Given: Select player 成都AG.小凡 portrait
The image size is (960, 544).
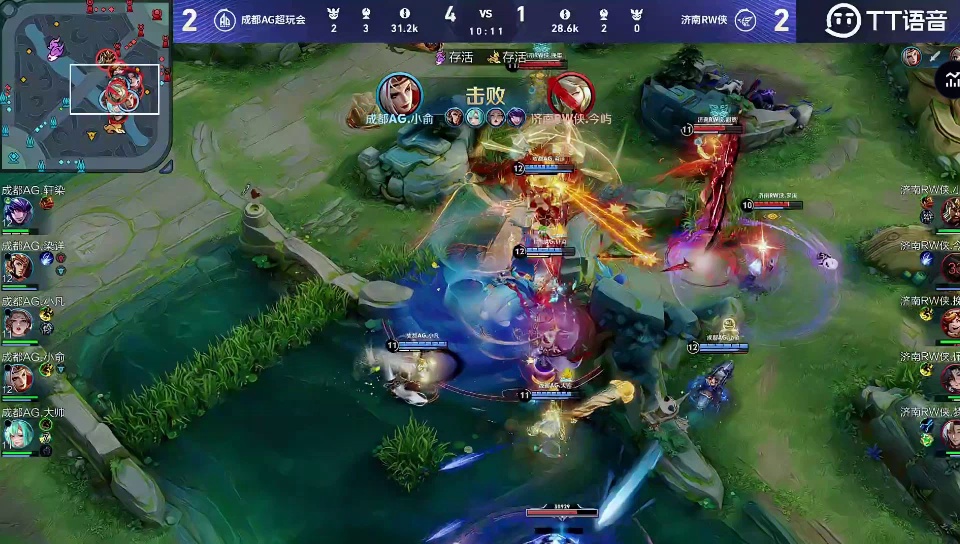Looking at the screenshot, I should pos(18,322).
